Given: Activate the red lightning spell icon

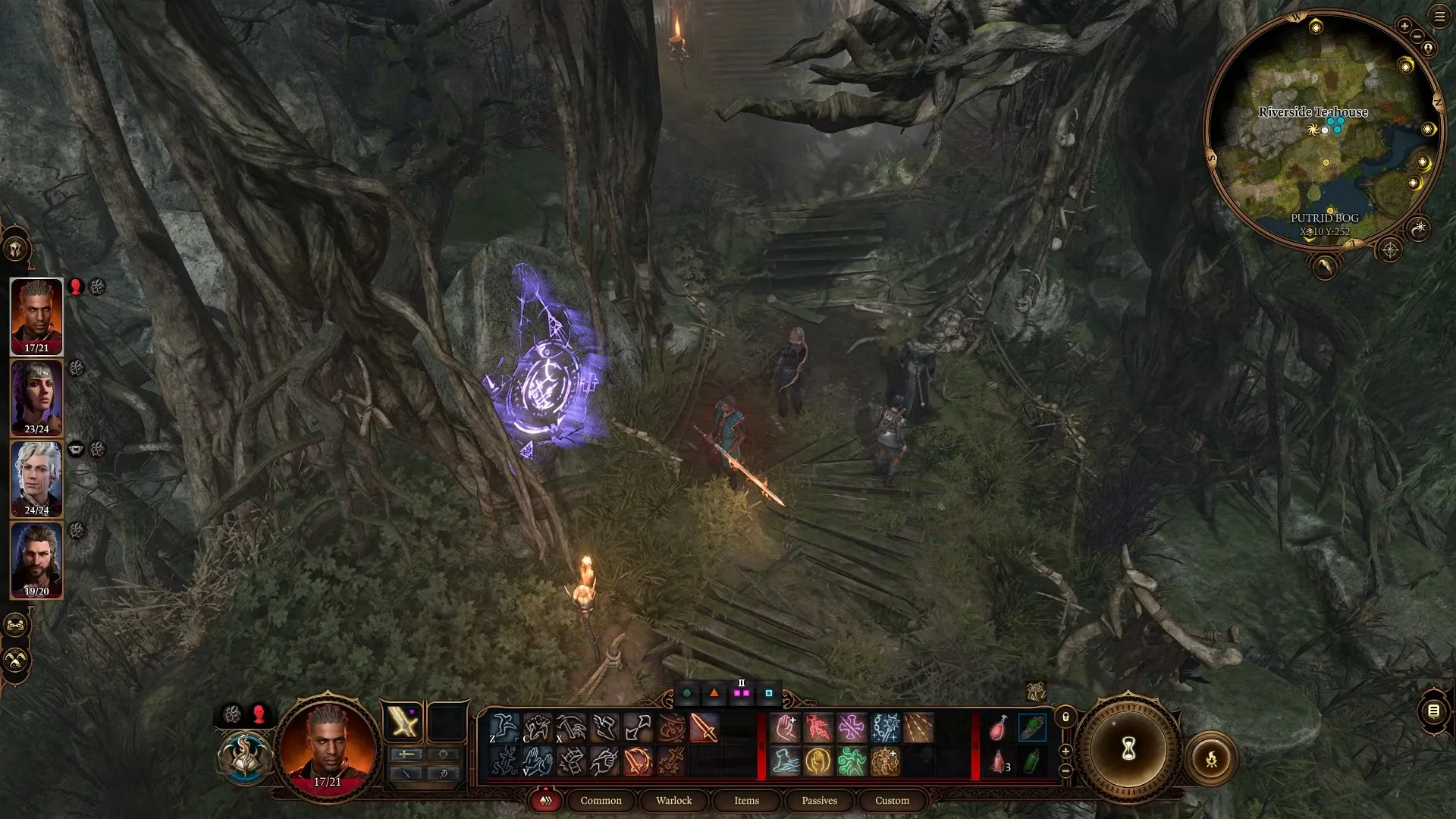Looking at the screenshot, I should [818, 728].
